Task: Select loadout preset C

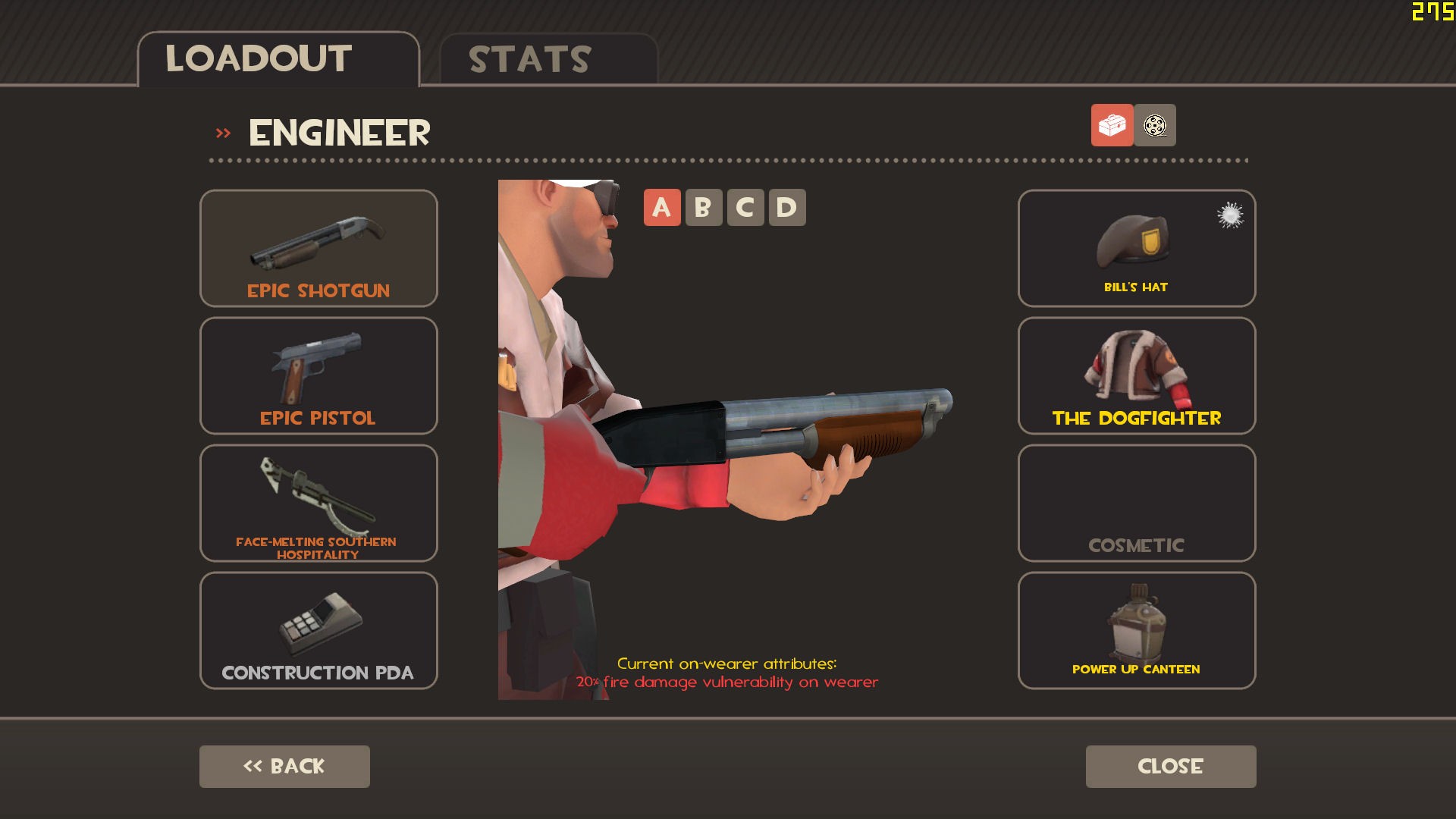Action: pos(745,206)
